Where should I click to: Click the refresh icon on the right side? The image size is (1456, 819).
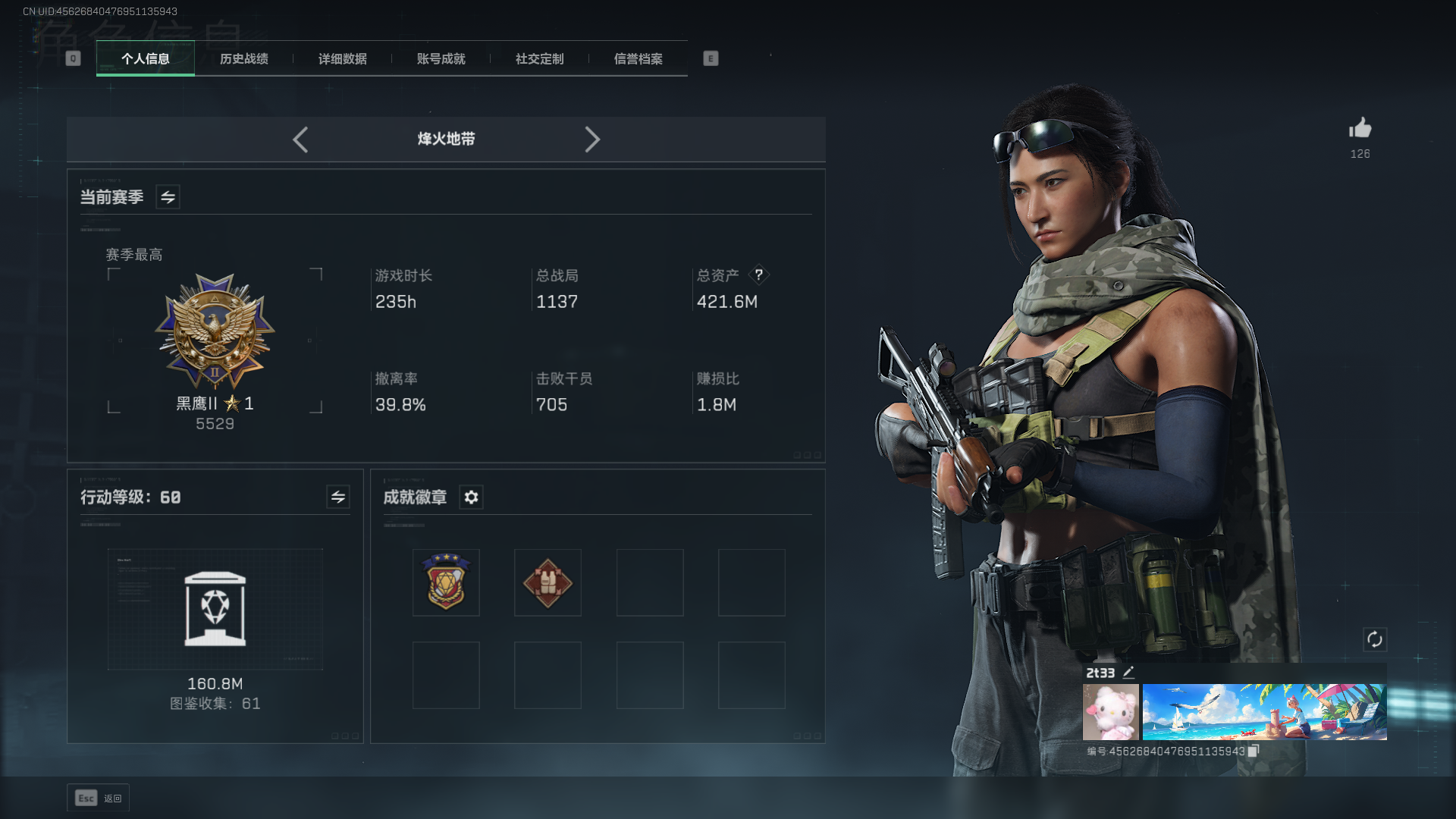point(1376,640)
